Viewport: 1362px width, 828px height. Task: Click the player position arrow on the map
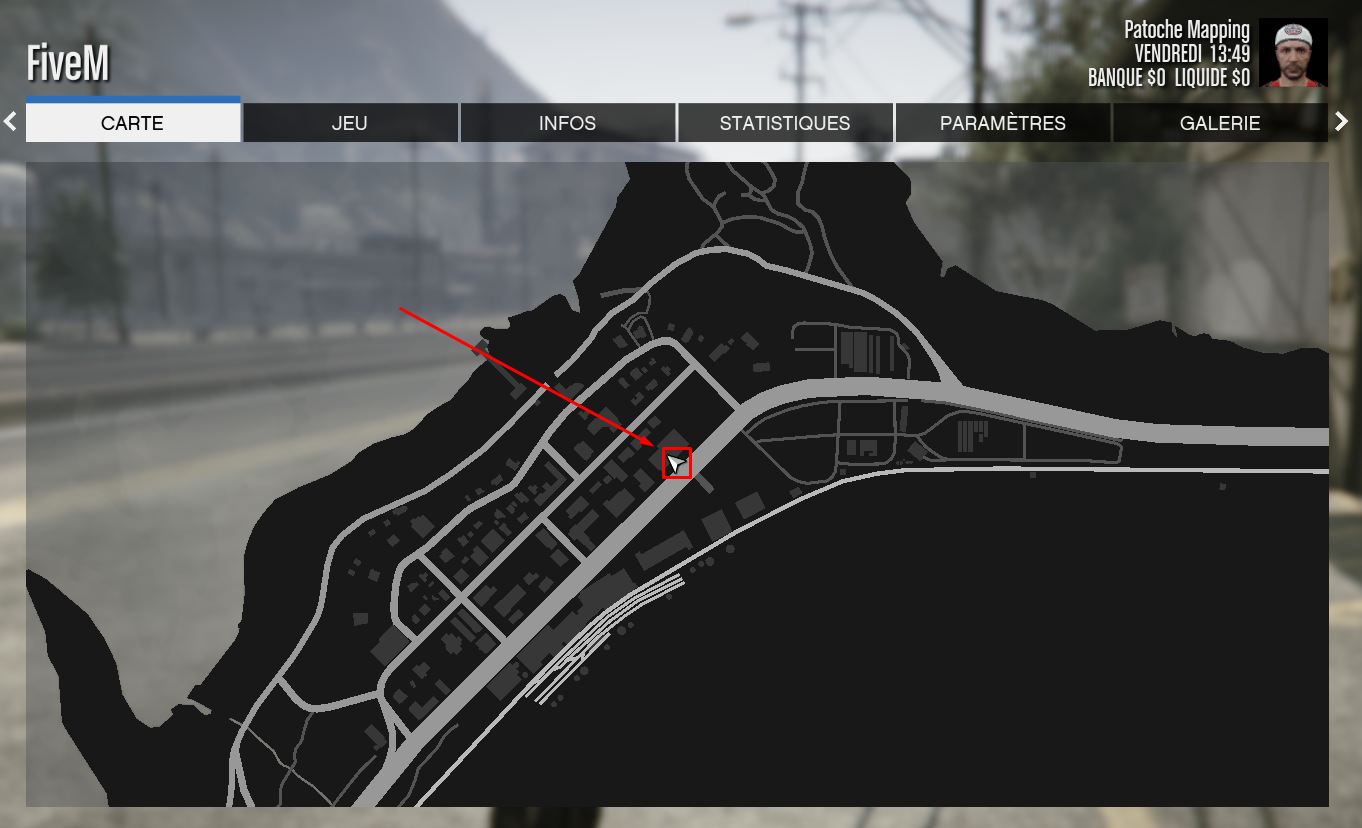(676, 463)
